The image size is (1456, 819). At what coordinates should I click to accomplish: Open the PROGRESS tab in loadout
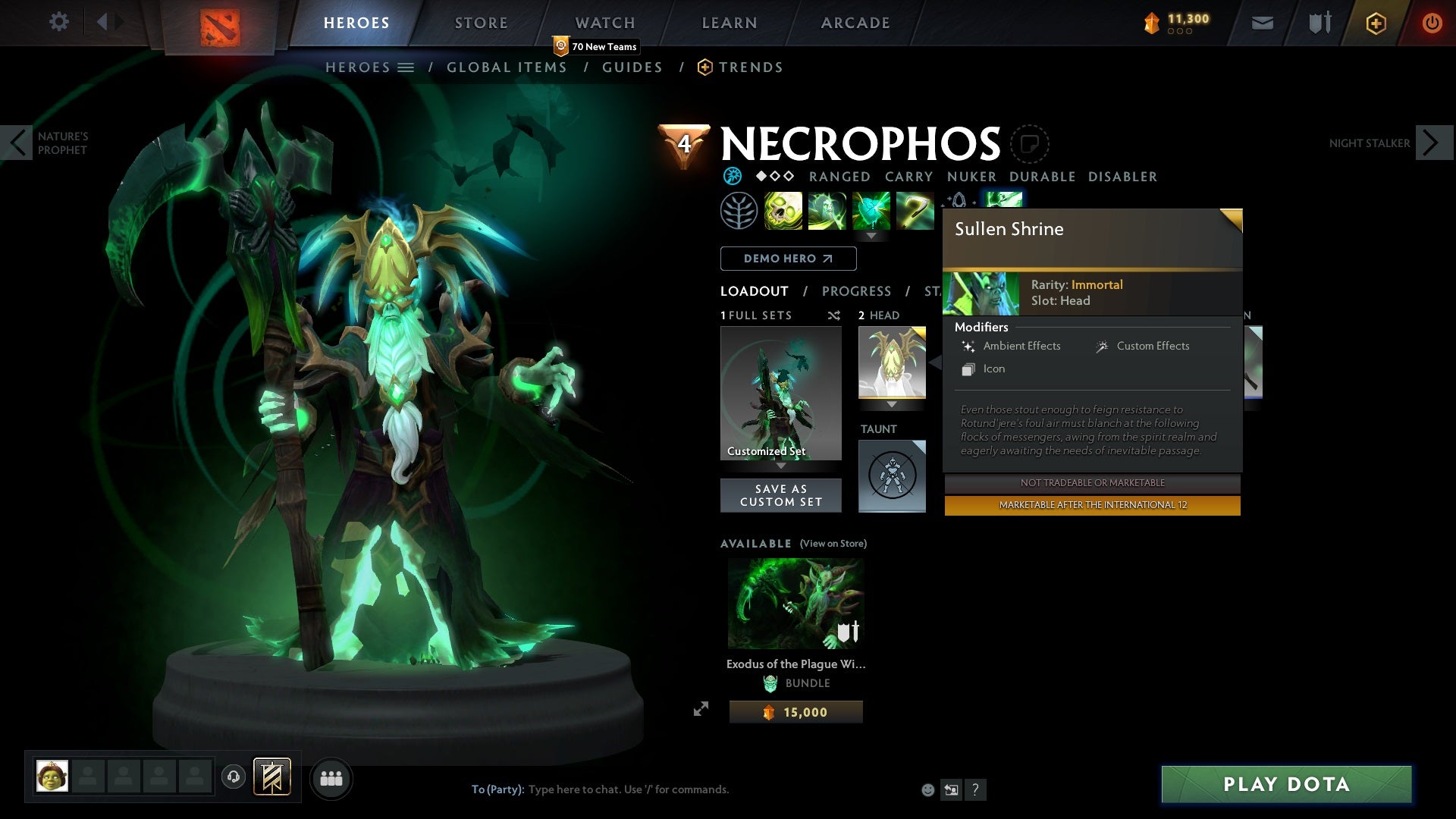click(x=857, y=291)
